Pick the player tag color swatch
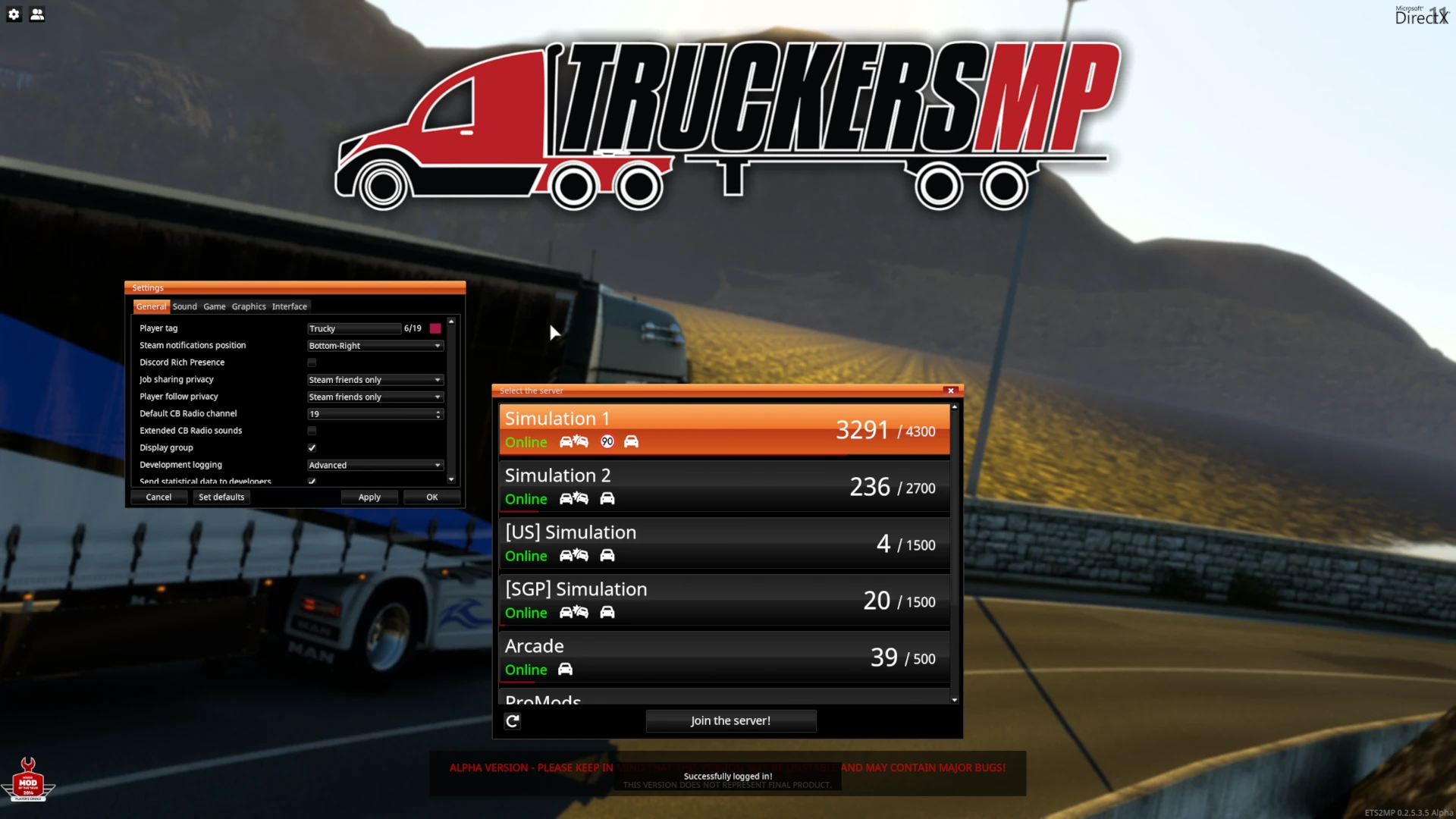Screen dimensions: 1456x819 [435, 328]
